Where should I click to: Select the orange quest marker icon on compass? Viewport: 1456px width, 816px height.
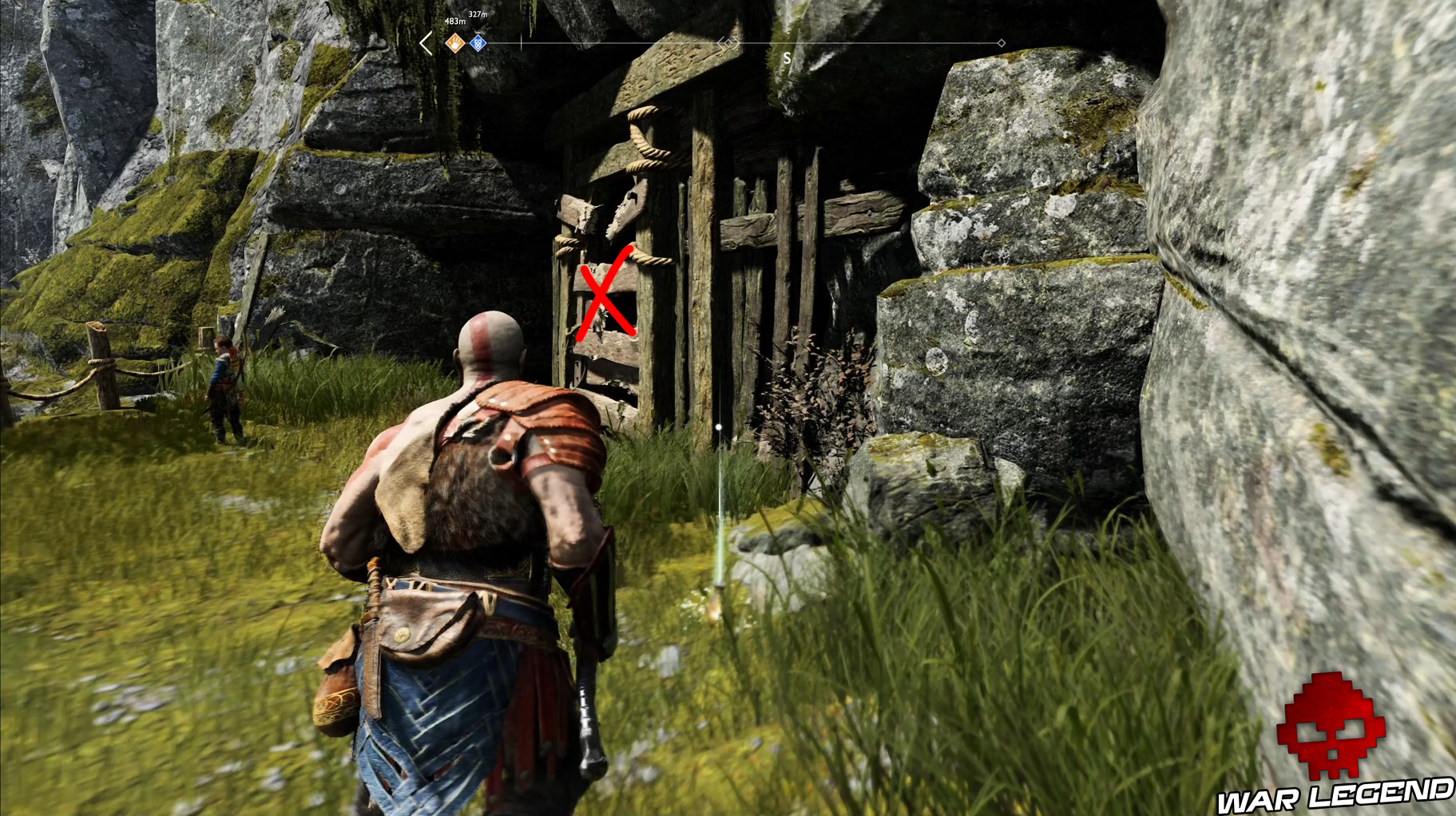coord(455,45)
